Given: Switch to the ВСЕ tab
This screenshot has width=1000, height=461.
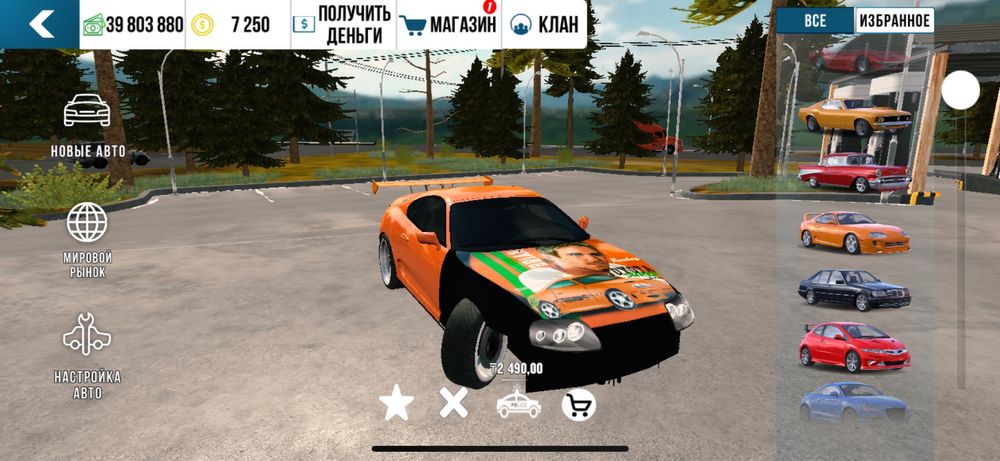Looking at the screenshot, I should pyautogui.click(x=815, y=21).
